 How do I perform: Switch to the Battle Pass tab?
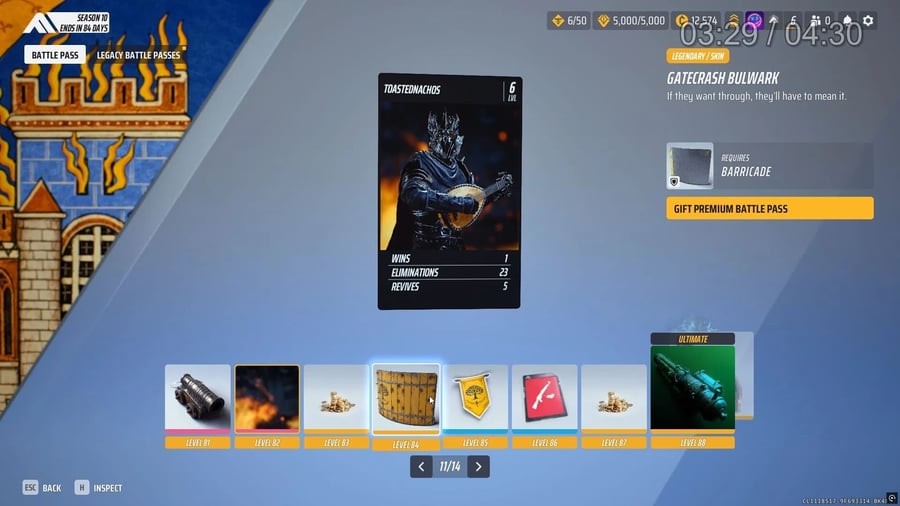(55, 55)
